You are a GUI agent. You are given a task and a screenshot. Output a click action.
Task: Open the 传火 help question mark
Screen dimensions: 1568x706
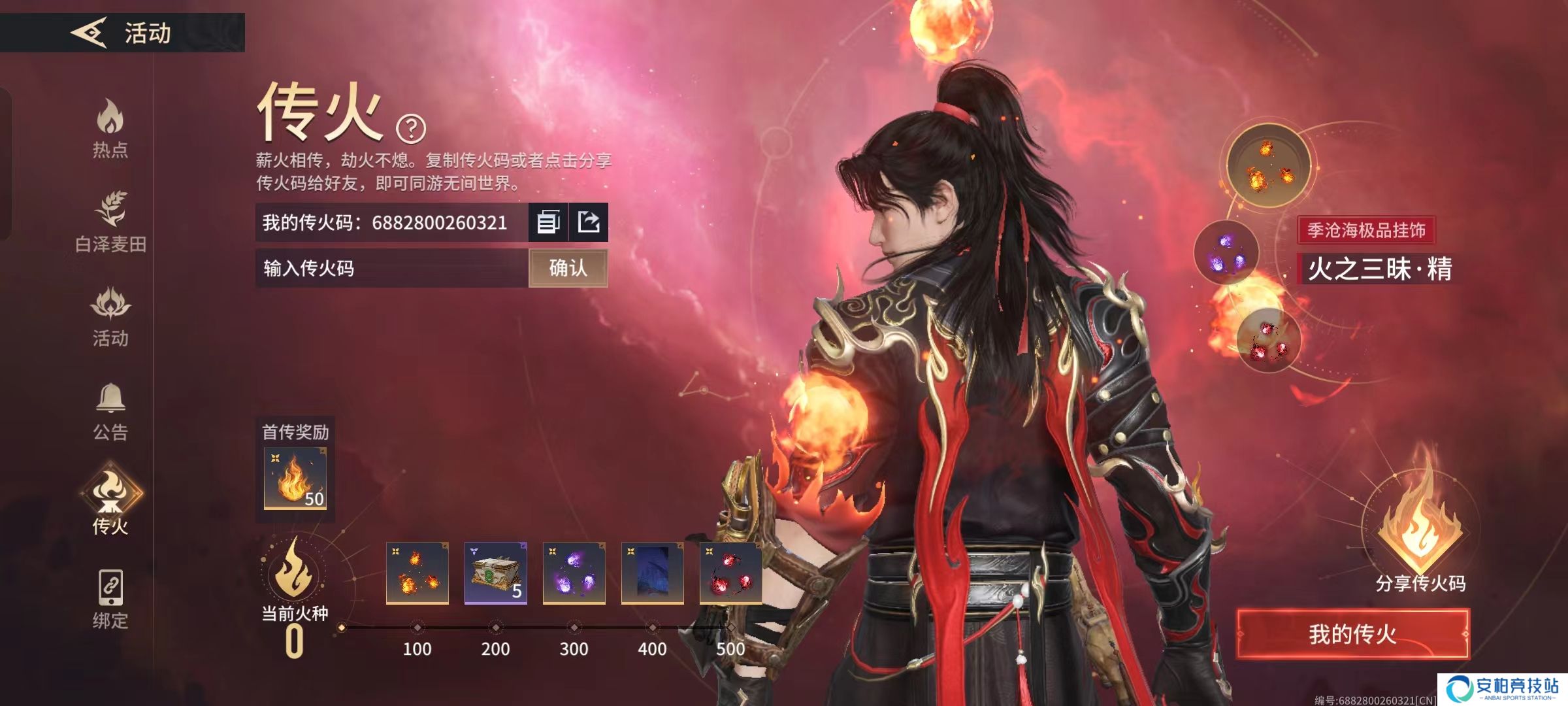(x=411, y=129)
